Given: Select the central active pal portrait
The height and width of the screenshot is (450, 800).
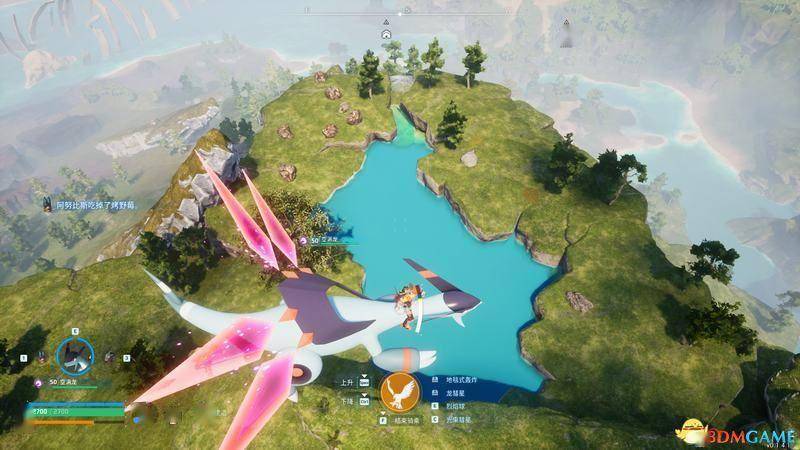Looking at the screenshot, I should (x=74, y=352).
